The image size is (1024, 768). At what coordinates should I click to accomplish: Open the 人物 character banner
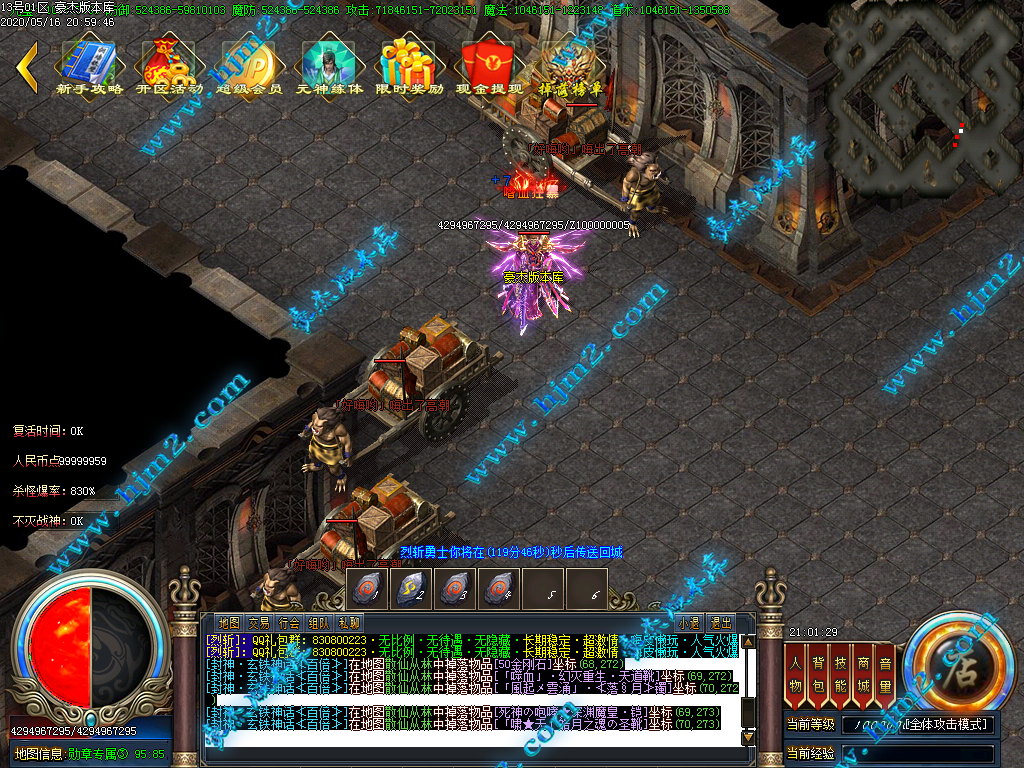[796, 674]
